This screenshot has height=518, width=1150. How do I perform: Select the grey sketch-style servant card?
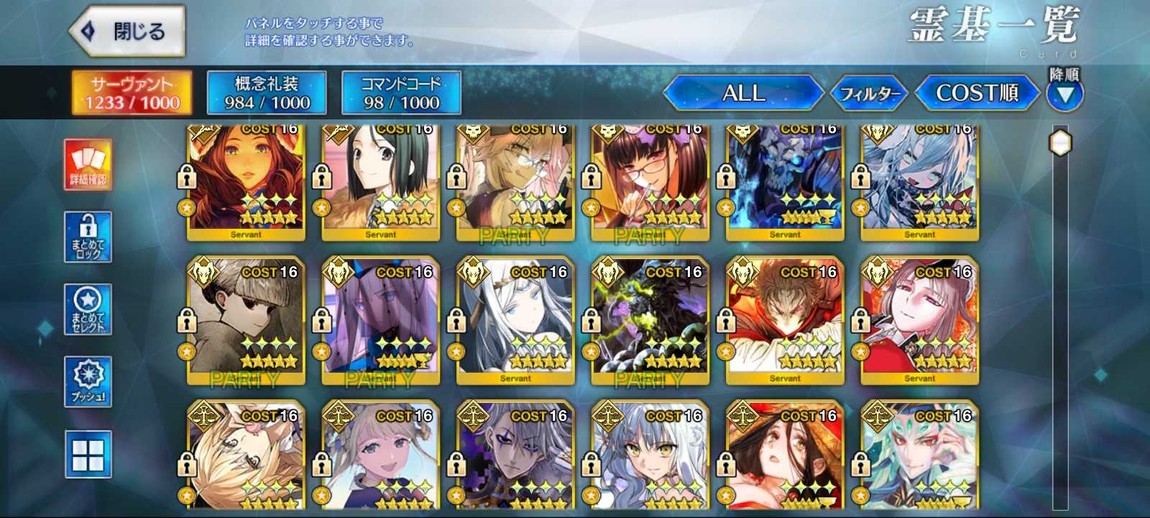247,318
